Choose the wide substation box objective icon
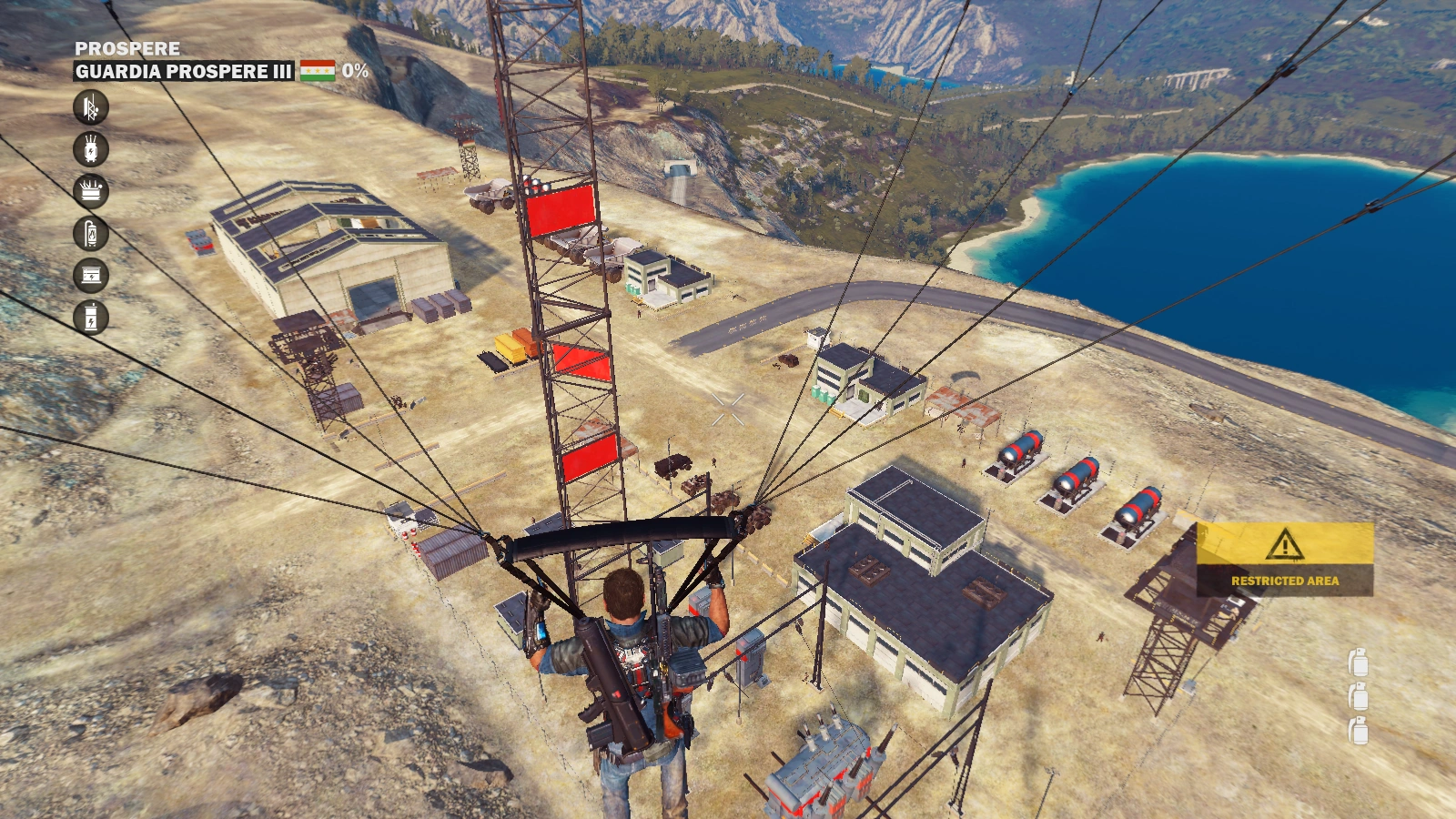Viewport: 1456px width, 819px height. coord(91,191)
